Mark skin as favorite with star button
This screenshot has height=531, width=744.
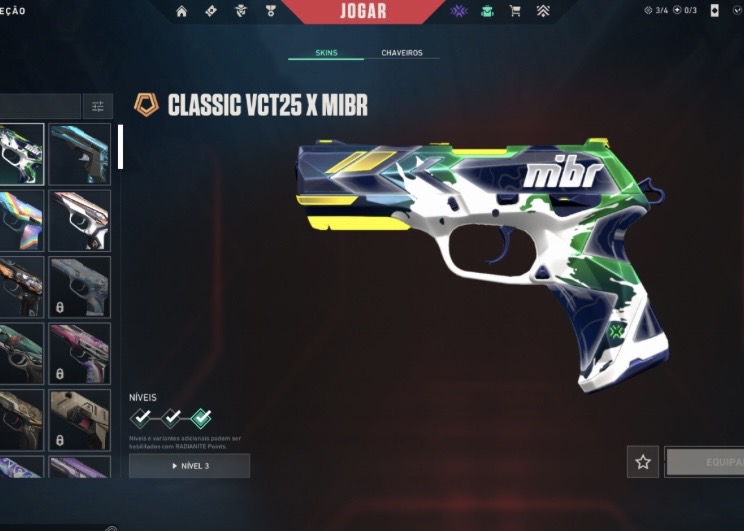coord(643,462)
